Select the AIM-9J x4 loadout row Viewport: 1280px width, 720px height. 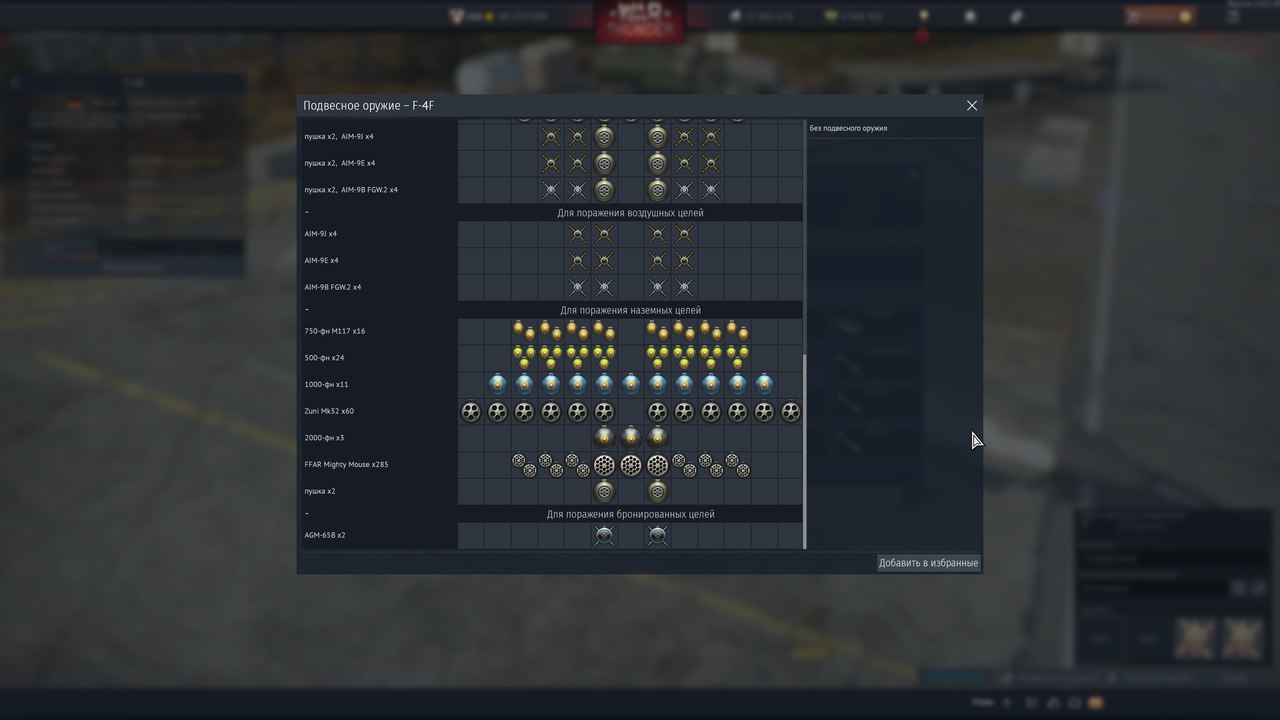coord(321,234)
